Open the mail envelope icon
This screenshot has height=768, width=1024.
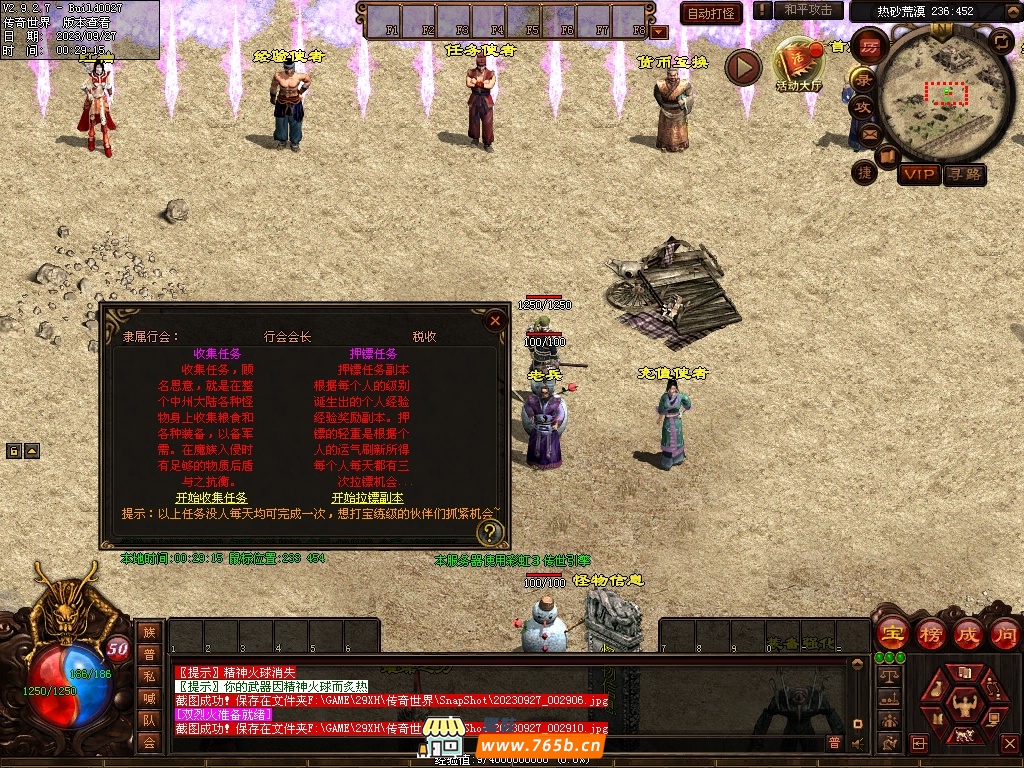click(x=868, y=133)
